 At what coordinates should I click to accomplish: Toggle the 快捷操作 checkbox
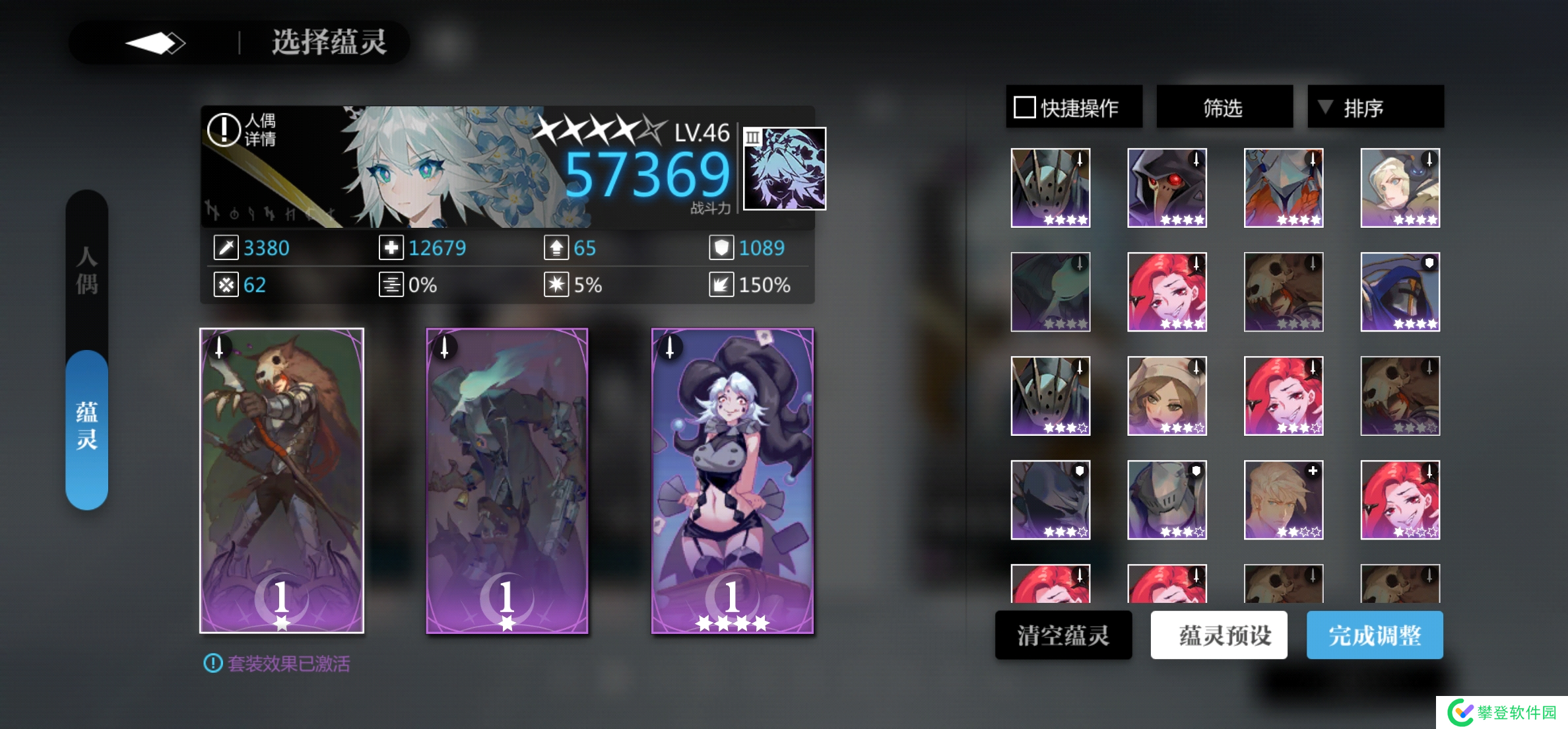click(x=1024, y=107)
